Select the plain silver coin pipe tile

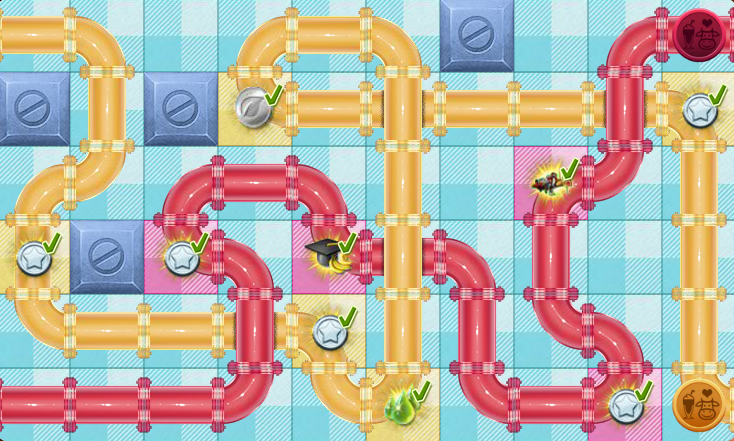pos(254,103)
